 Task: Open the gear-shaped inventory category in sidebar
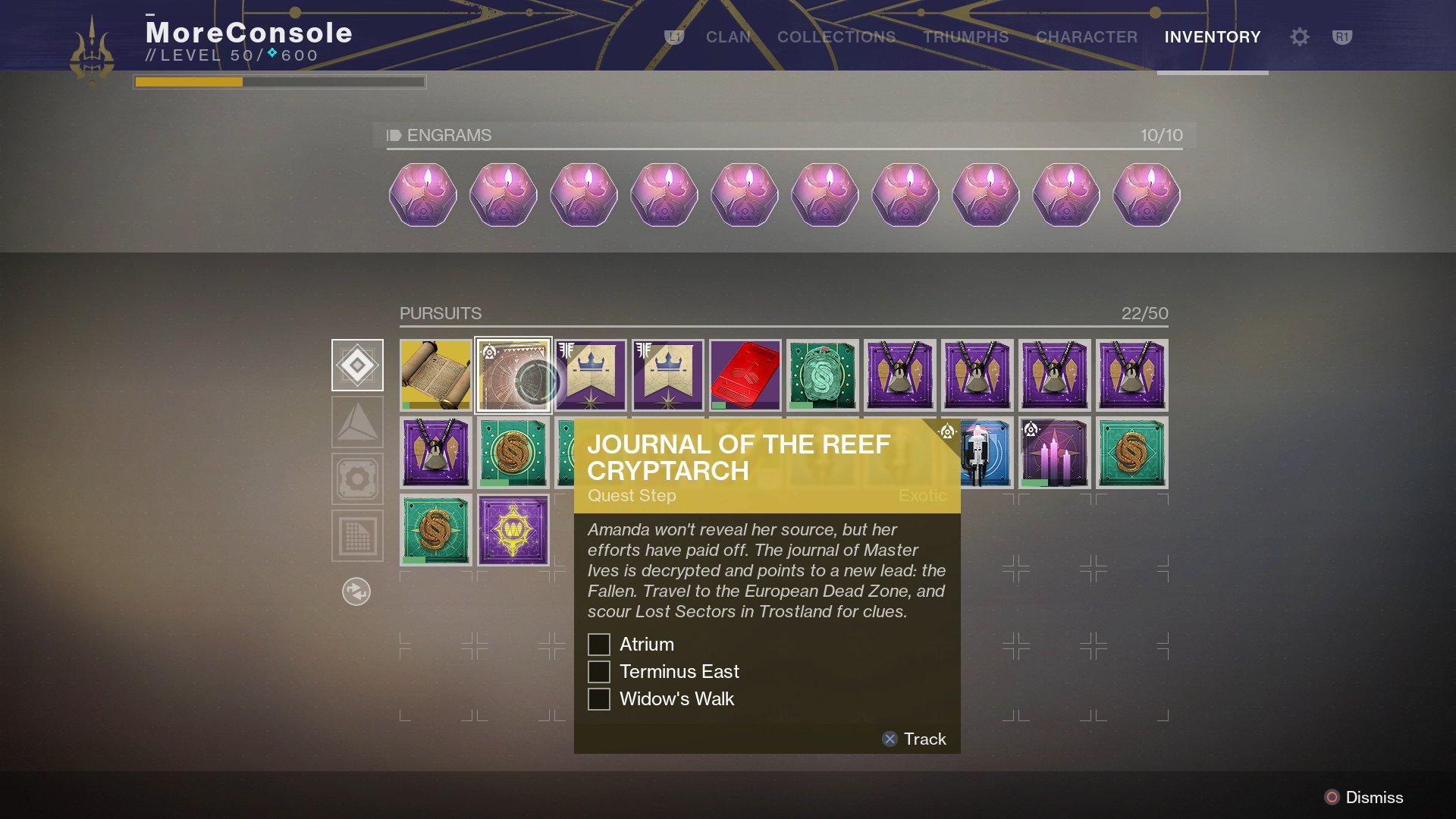coord(357,478)
